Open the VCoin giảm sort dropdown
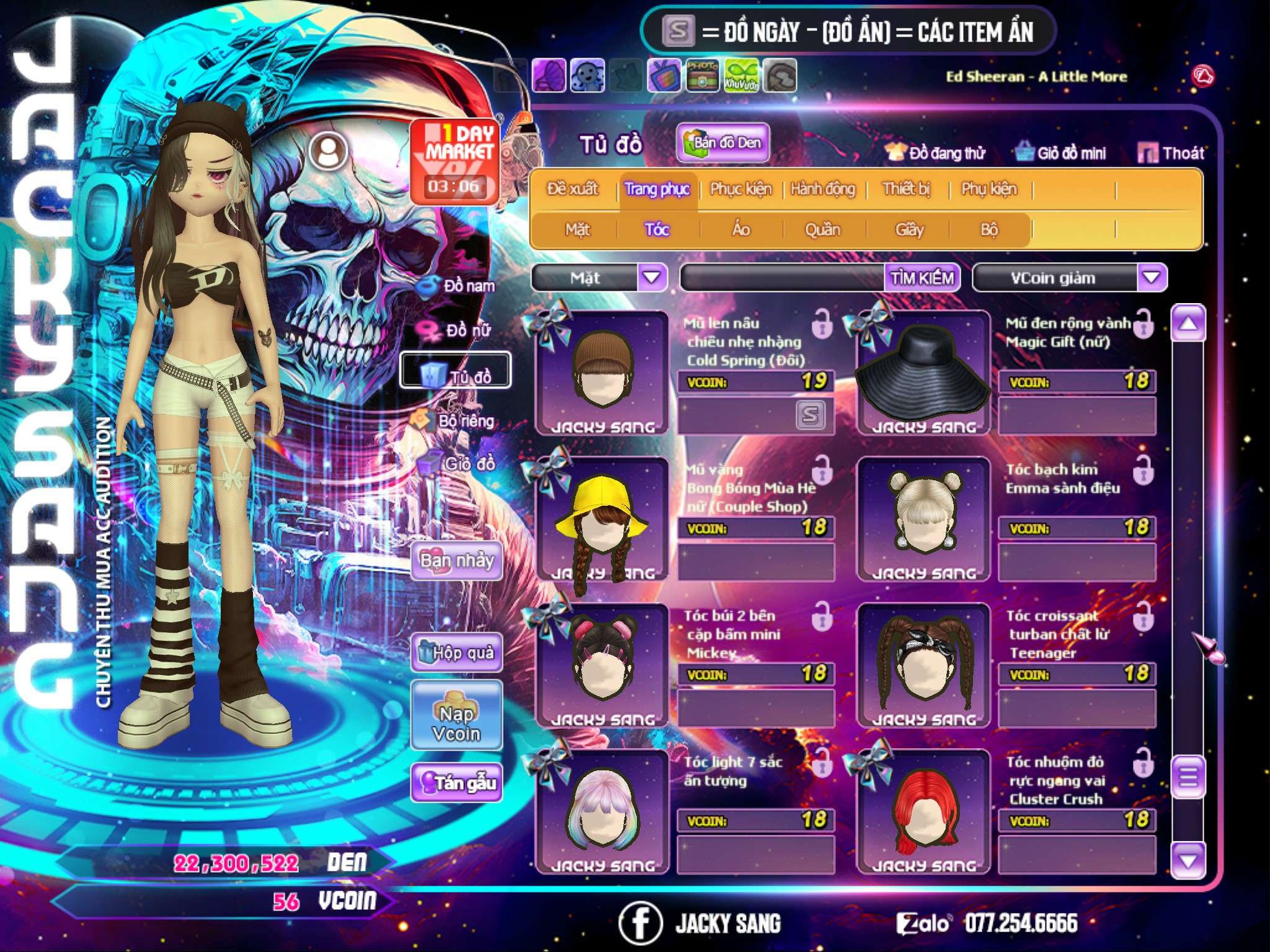The height and width of the screenshot is (952, 1270). pyautogui.click(x=1152, y=277)
